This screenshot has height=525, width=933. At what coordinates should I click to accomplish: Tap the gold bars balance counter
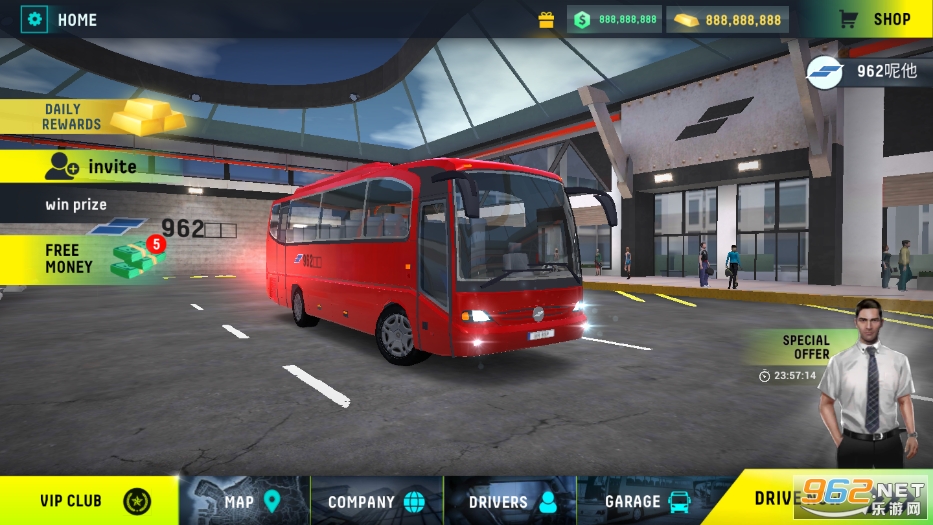[x=729, y=19]
